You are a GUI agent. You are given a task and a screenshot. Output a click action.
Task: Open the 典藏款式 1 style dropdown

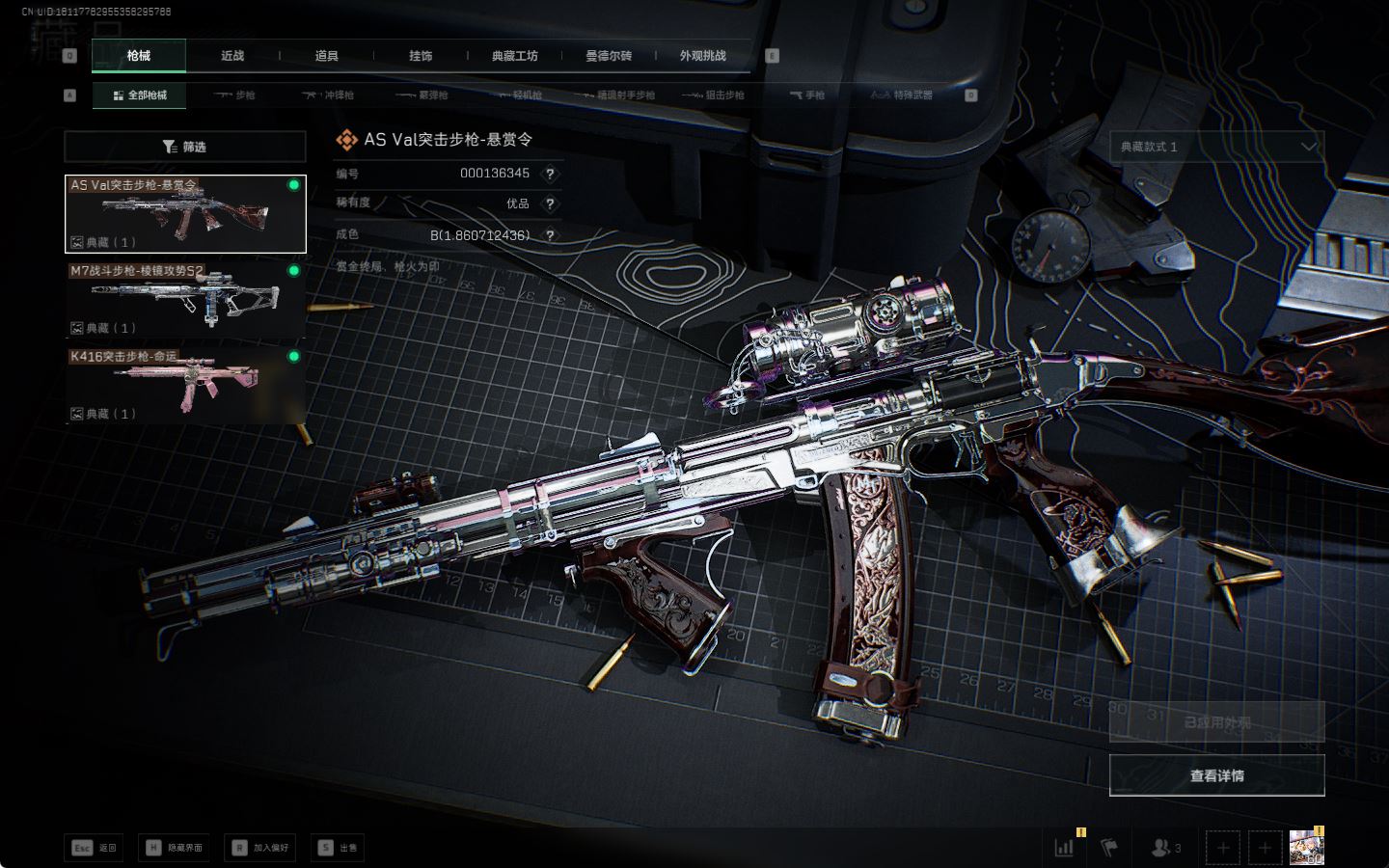tap(1216, 147)
